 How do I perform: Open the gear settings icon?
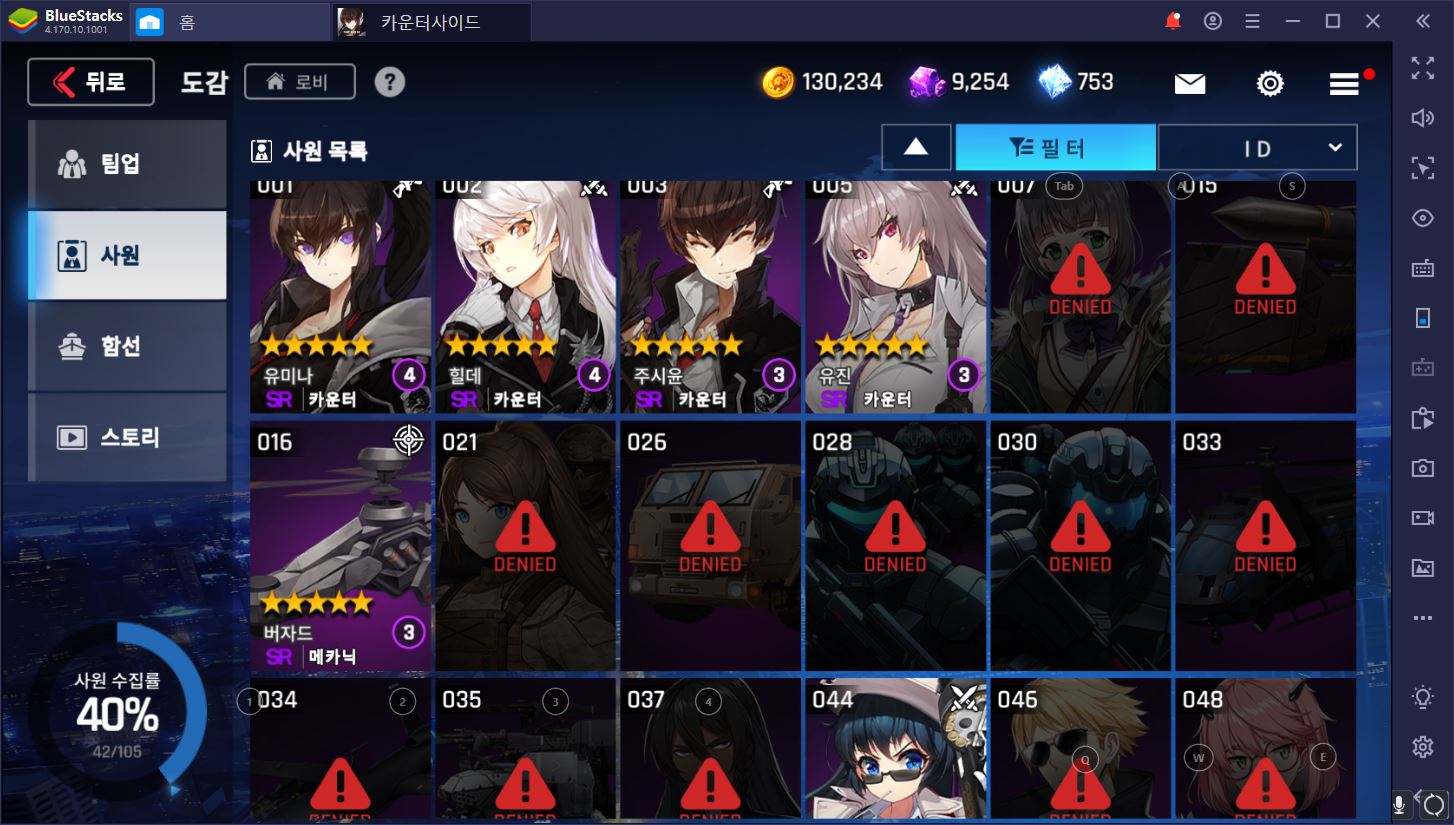1269,84
